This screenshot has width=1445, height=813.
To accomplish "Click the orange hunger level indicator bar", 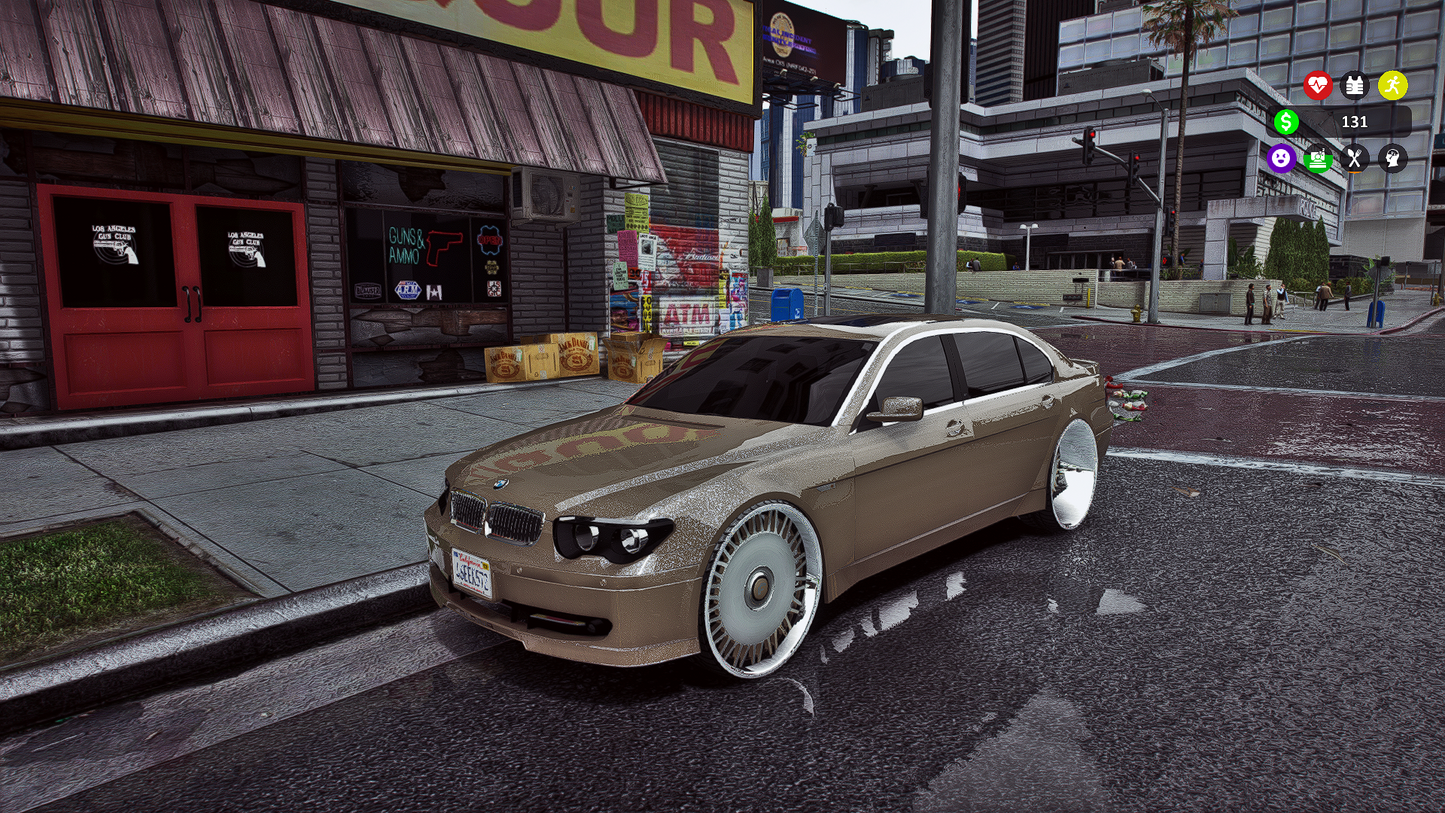I will 1355,171.
